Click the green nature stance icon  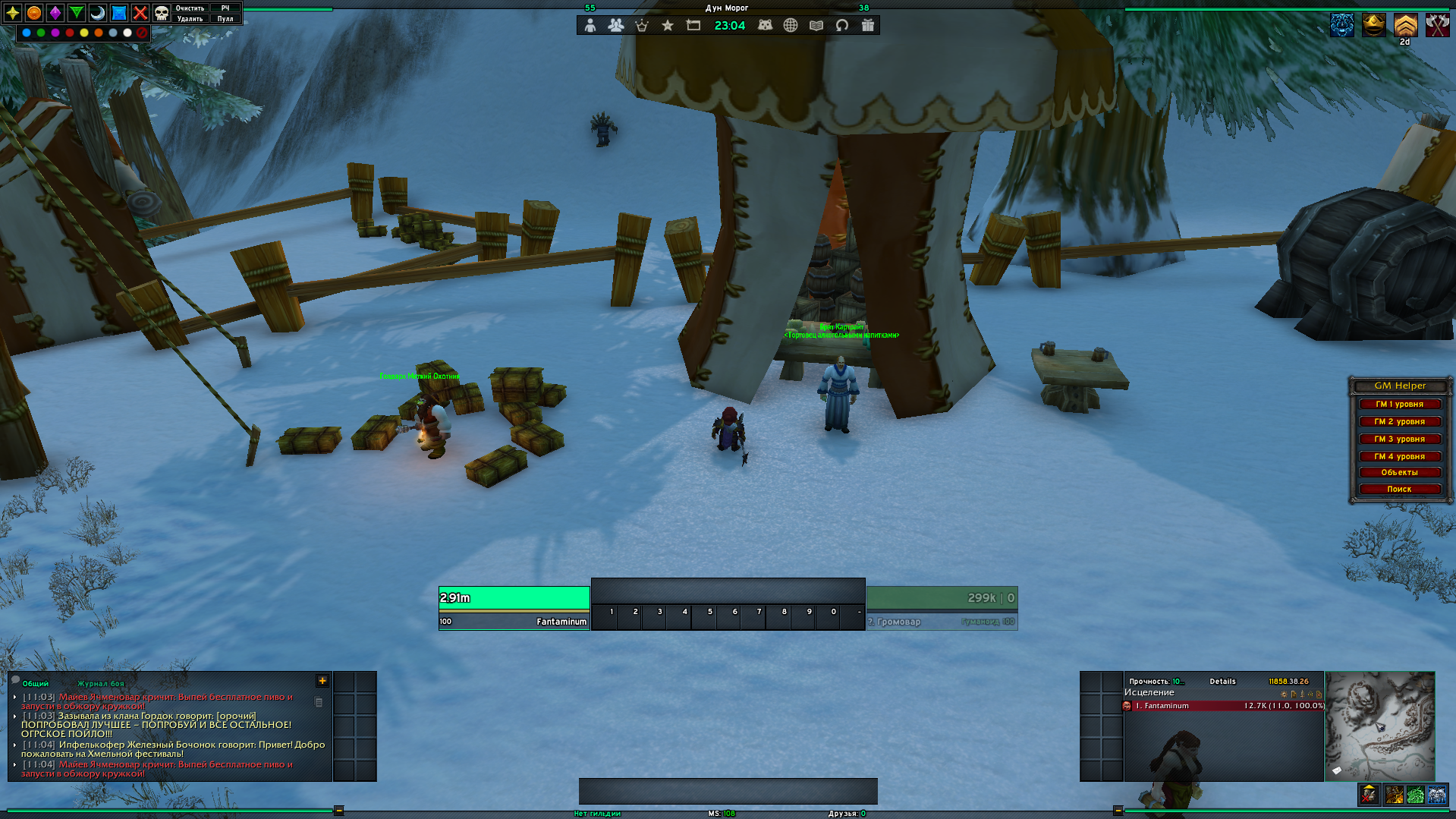[x=1415, y=795]
